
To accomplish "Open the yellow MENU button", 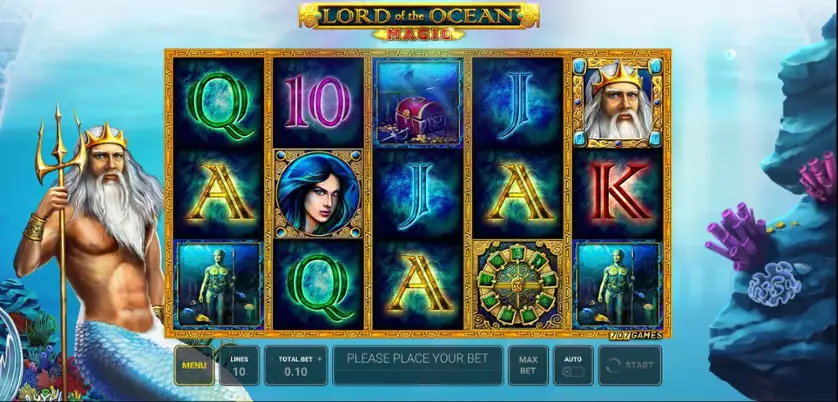I will coord(193,365).
